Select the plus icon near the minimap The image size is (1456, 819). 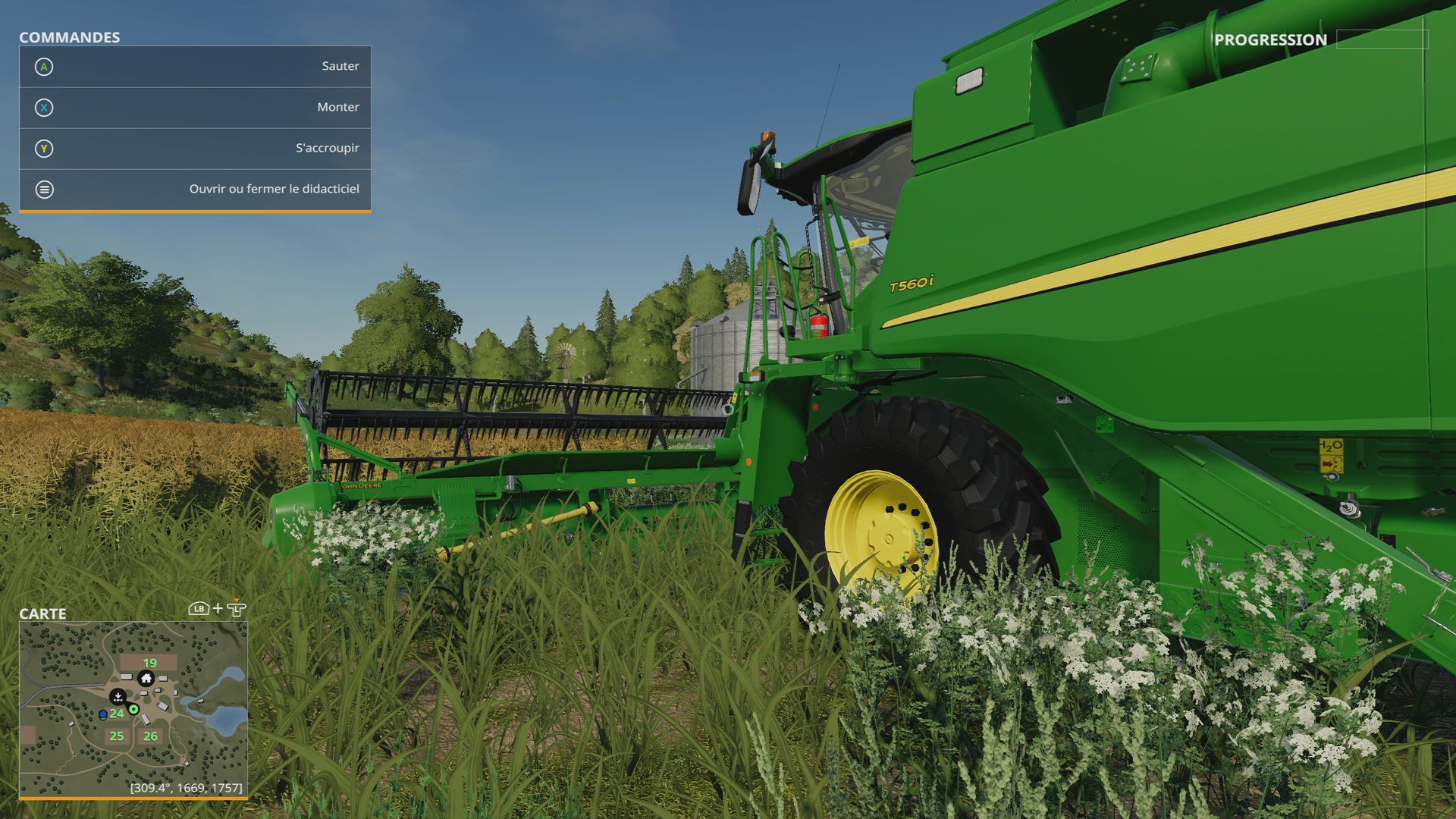218,608
